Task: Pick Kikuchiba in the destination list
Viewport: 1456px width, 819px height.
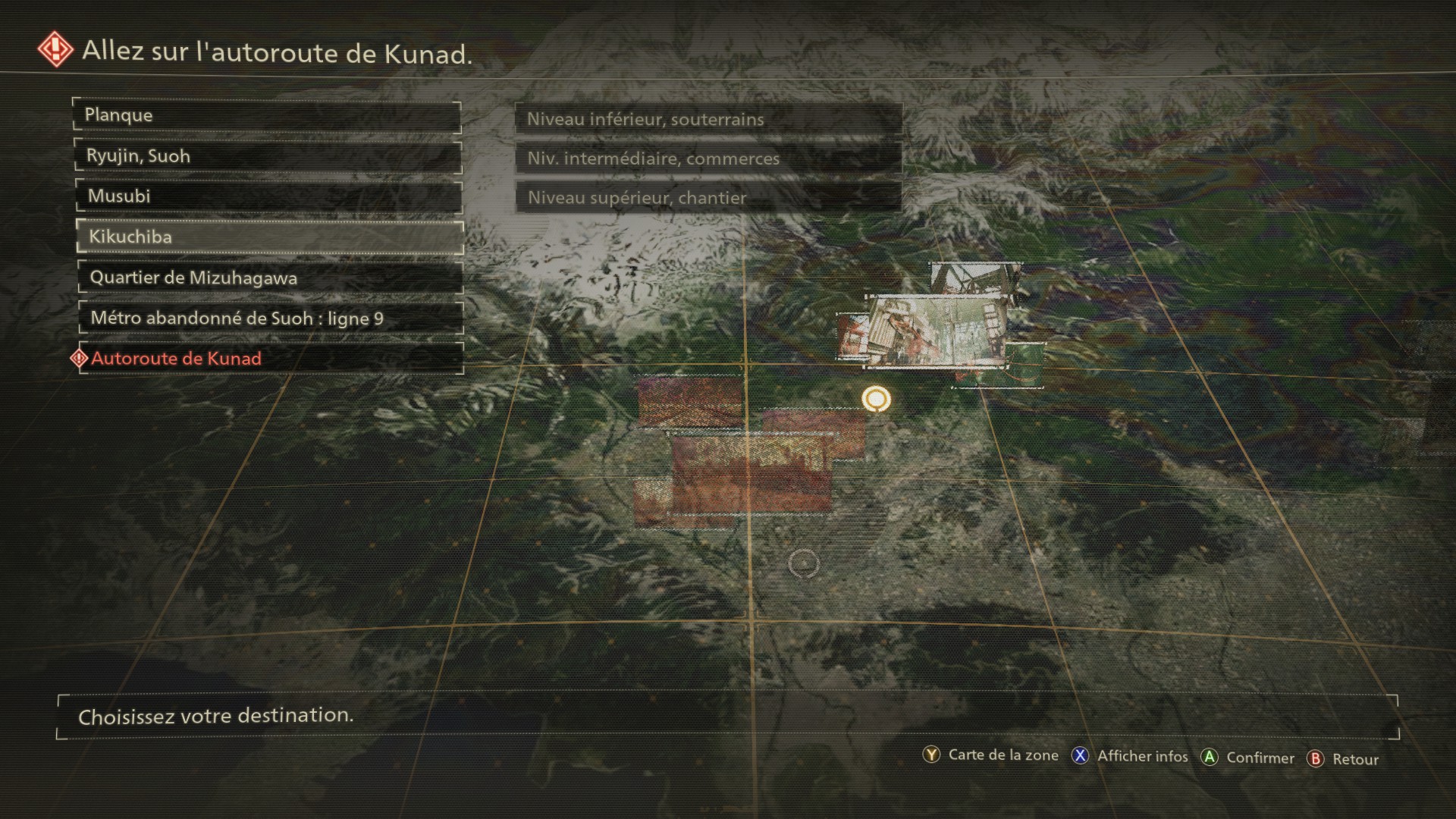Action: [x=268, y=237]
